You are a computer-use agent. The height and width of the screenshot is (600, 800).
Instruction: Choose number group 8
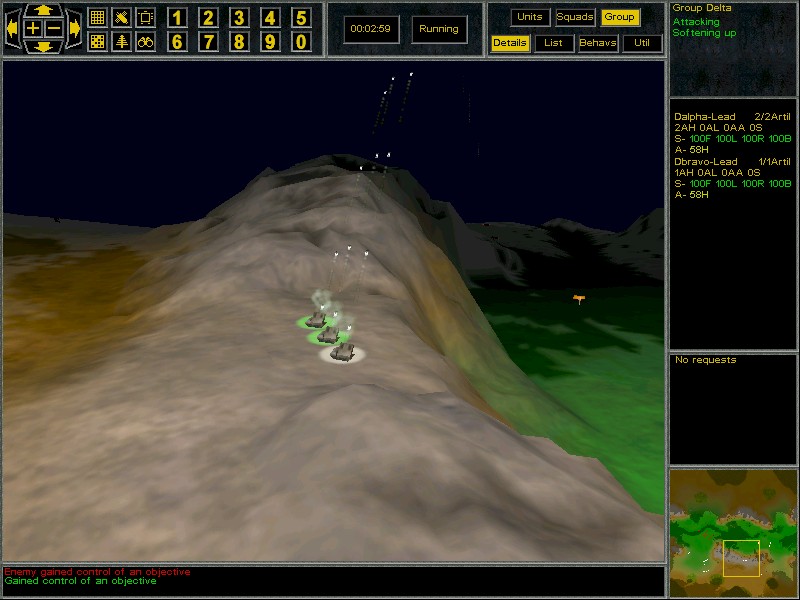[239, 42]
